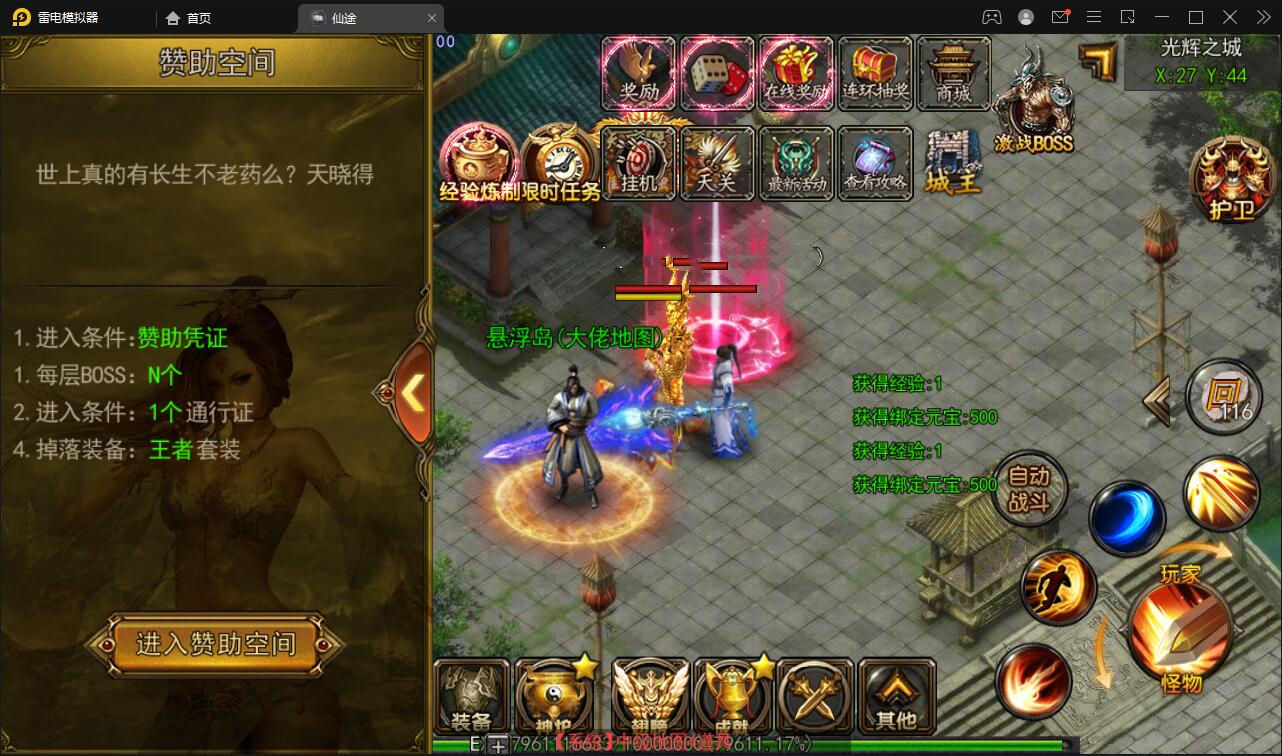Image resolution: width=1282 pixels, height=756 pixels.
Task: Expand the 其他 others menu chevron
Action: click(x=895, y=697)
